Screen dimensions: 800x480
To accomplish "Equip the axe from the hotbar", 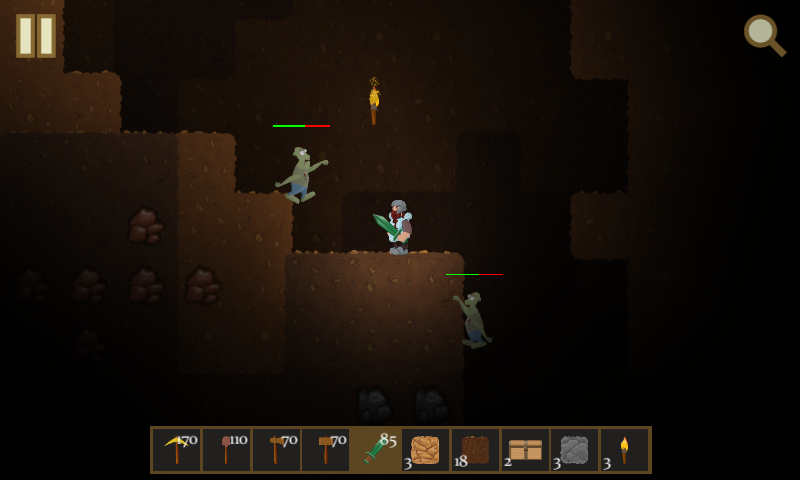I will [276, 450].
